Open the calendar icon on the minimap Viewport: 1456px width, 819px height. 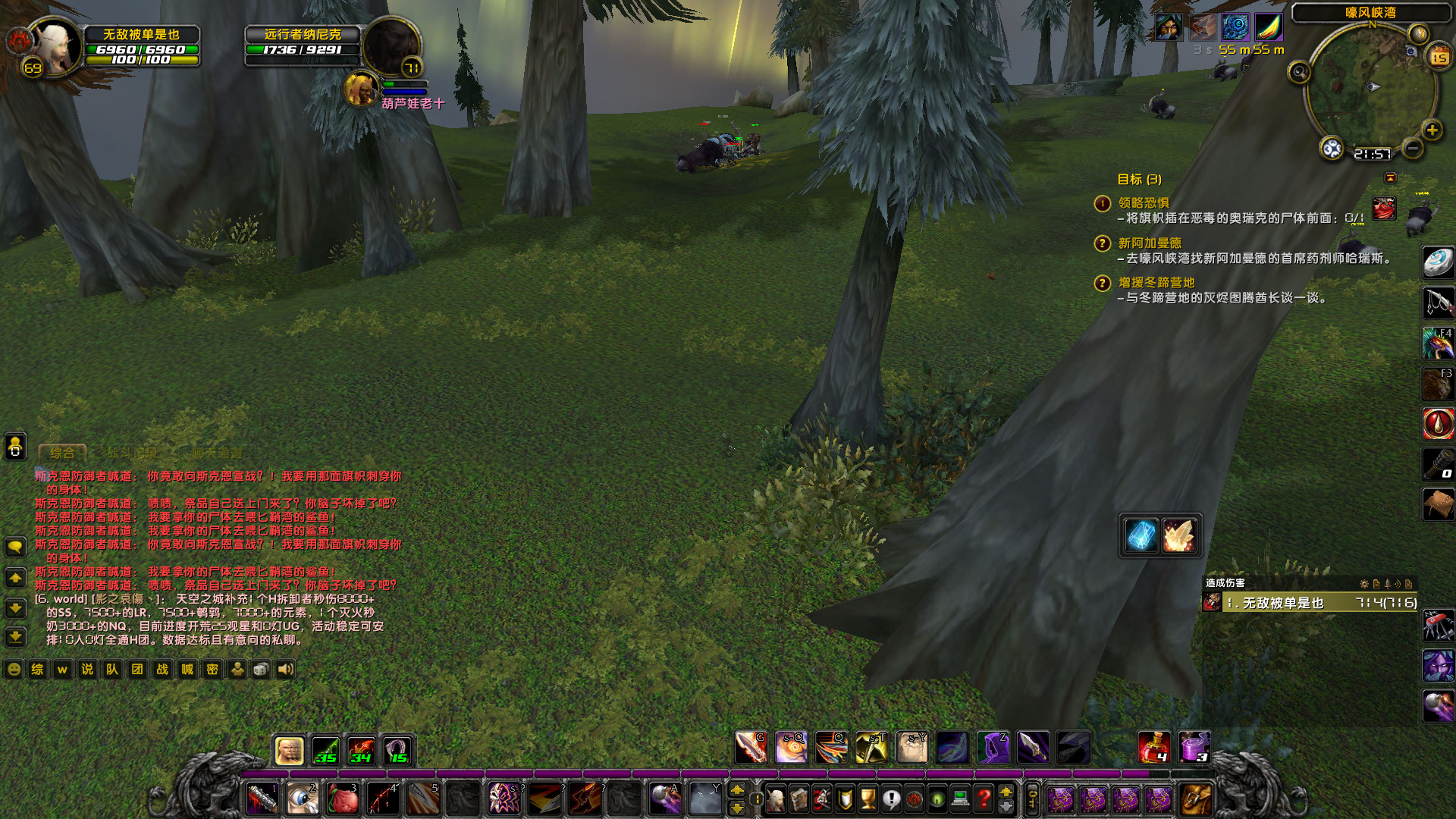pyautogui.click(x=1439, y=57)
